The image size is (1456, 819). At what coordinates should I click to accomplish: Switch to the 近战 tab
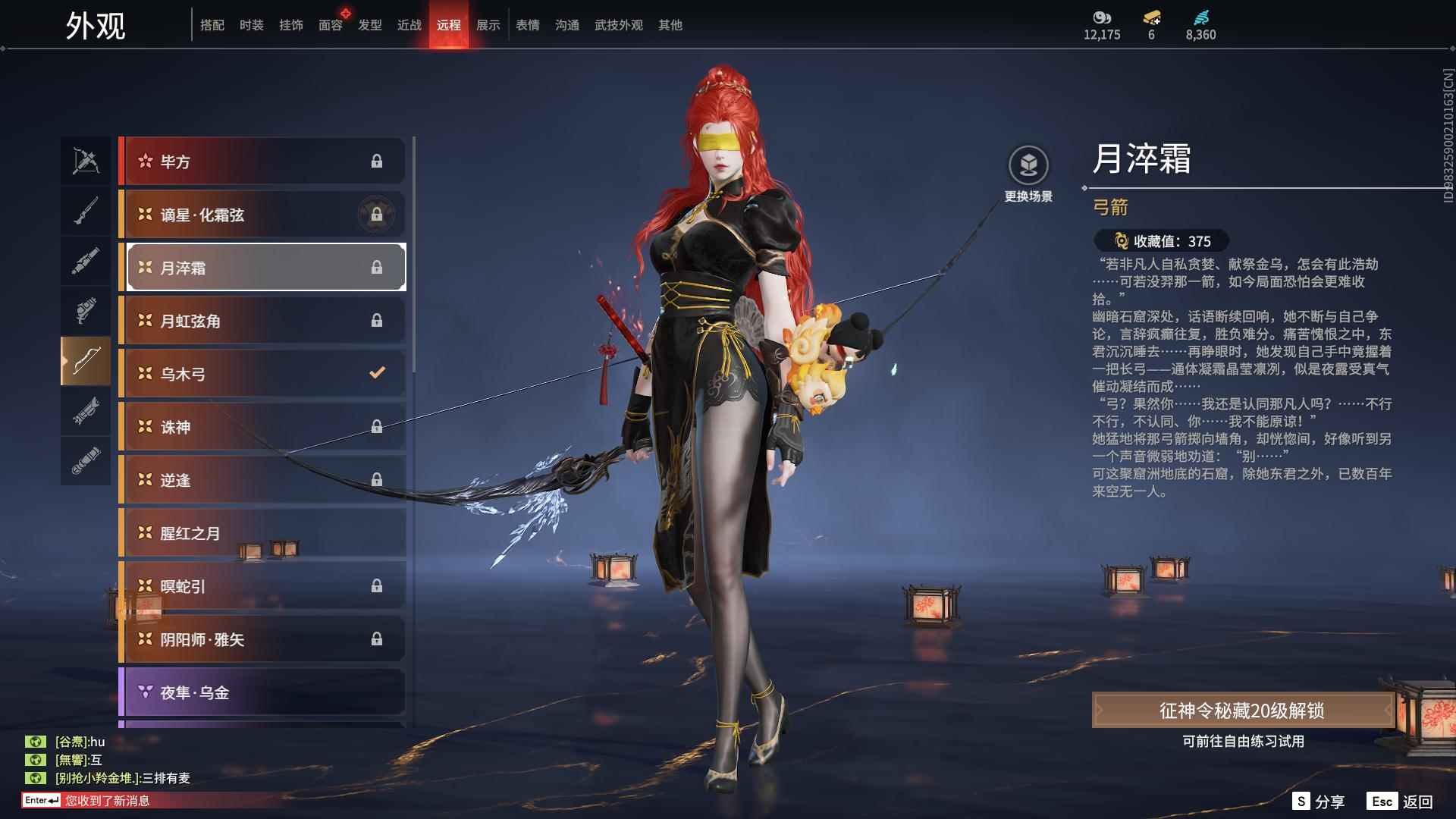point(408,25)
